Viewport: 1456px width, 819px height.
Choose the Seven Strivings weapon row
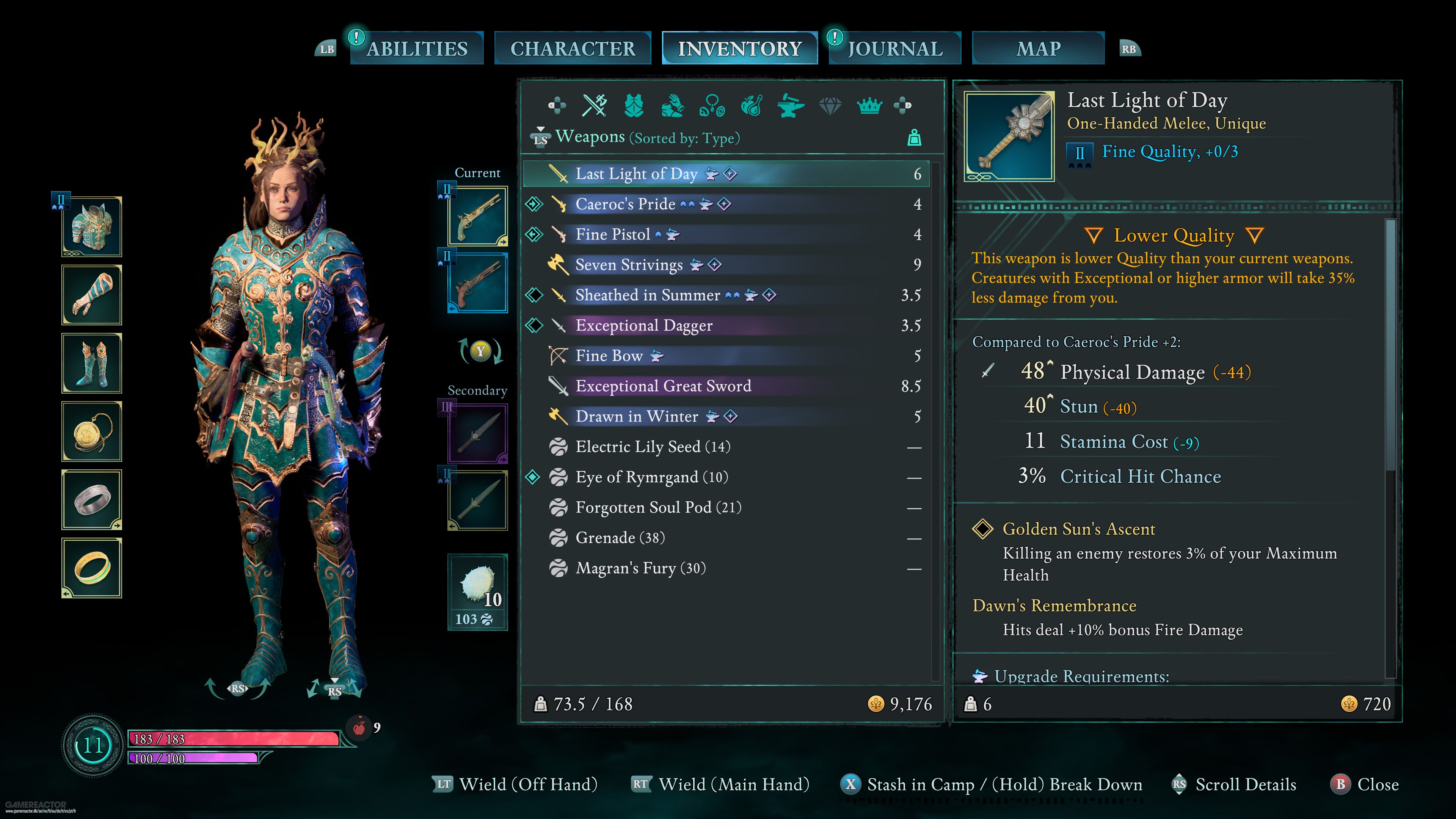tap(629, 265)
